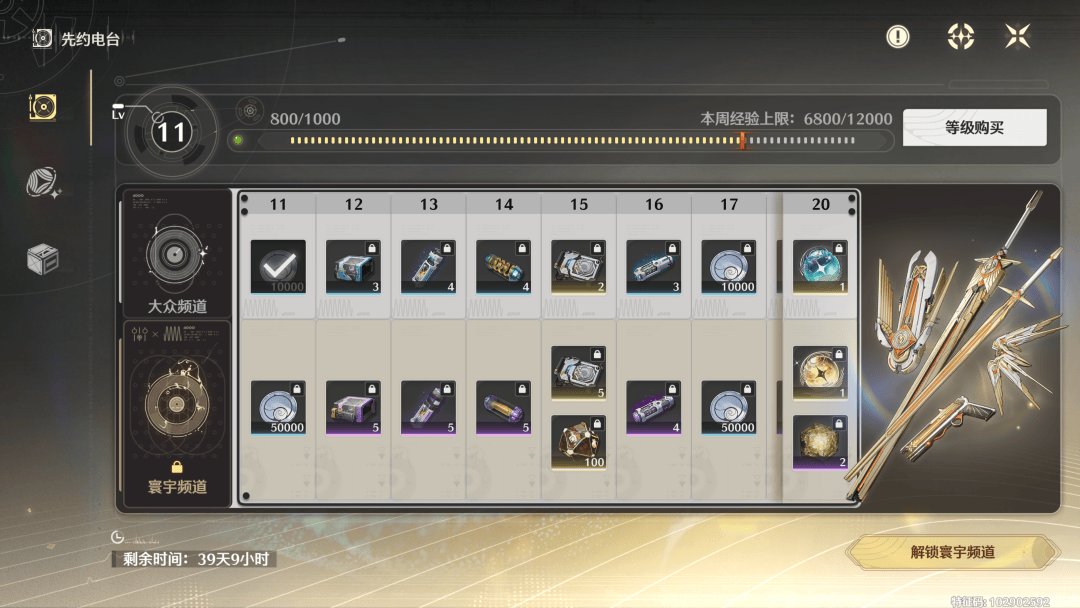
Task: Pick the level 17 free 10000 coin reward
Action: (729, 267)
